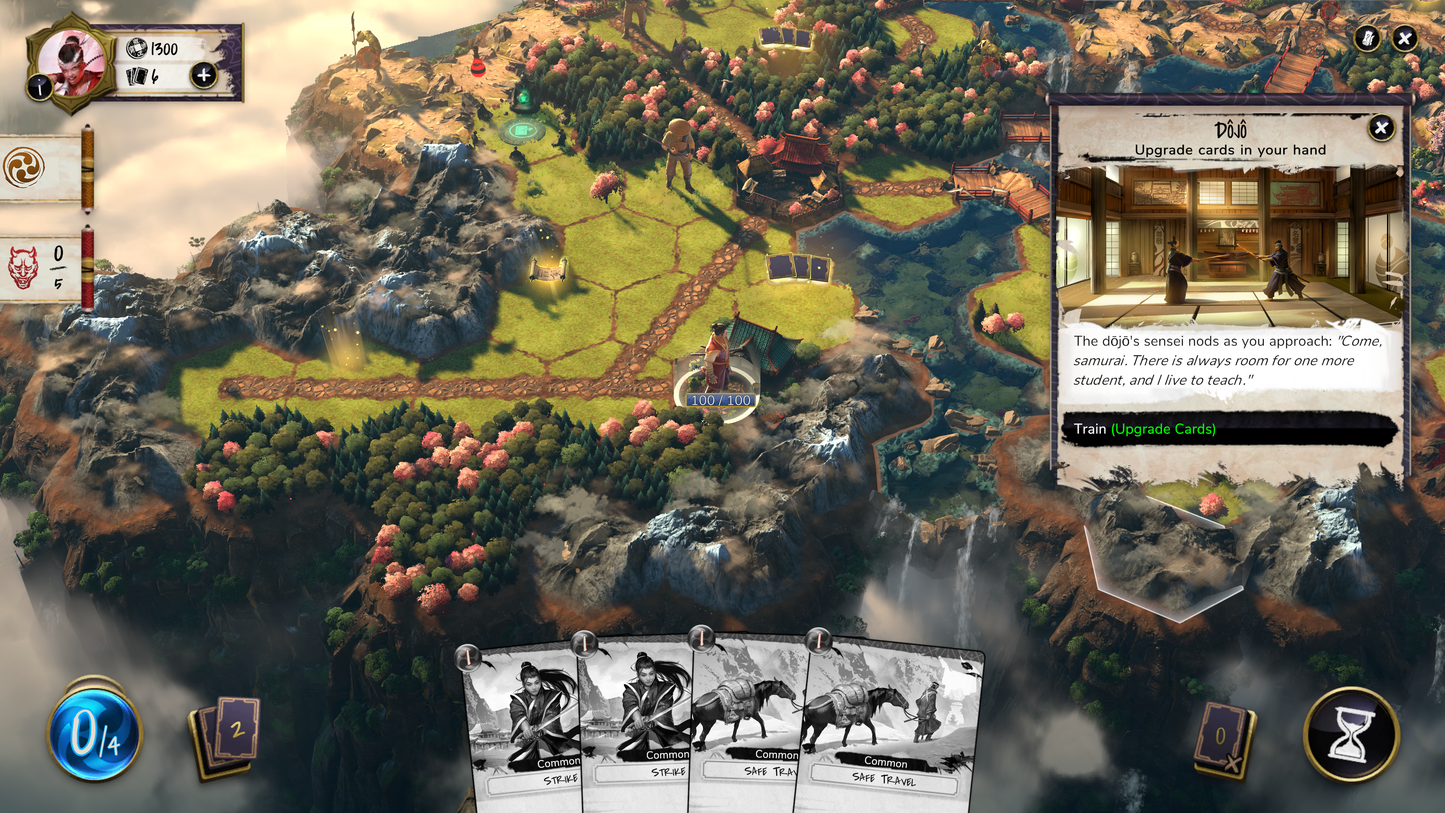Click the gold mitsudomoe emblem on the scroll
The height and width of the screenshot is (813, 1445).
pyautogui.click(x=26, y=168)
